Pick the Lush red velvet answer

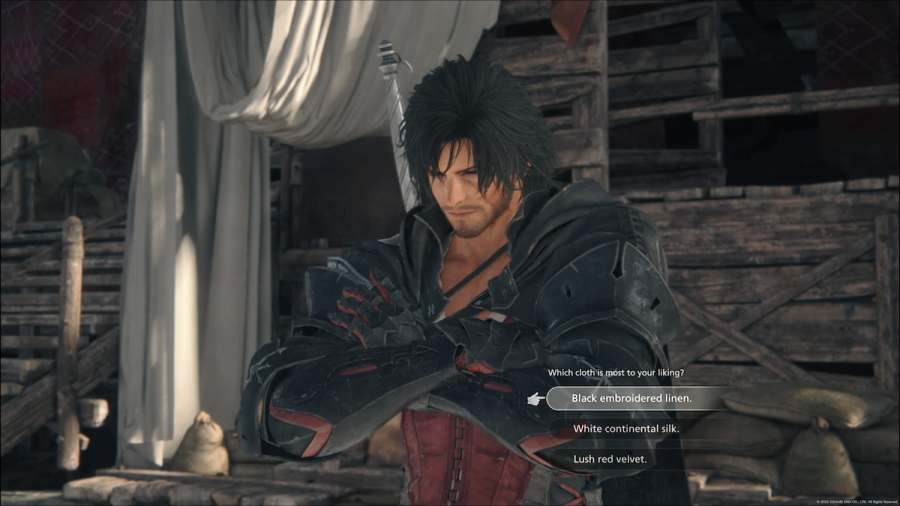tap(610, 459)
